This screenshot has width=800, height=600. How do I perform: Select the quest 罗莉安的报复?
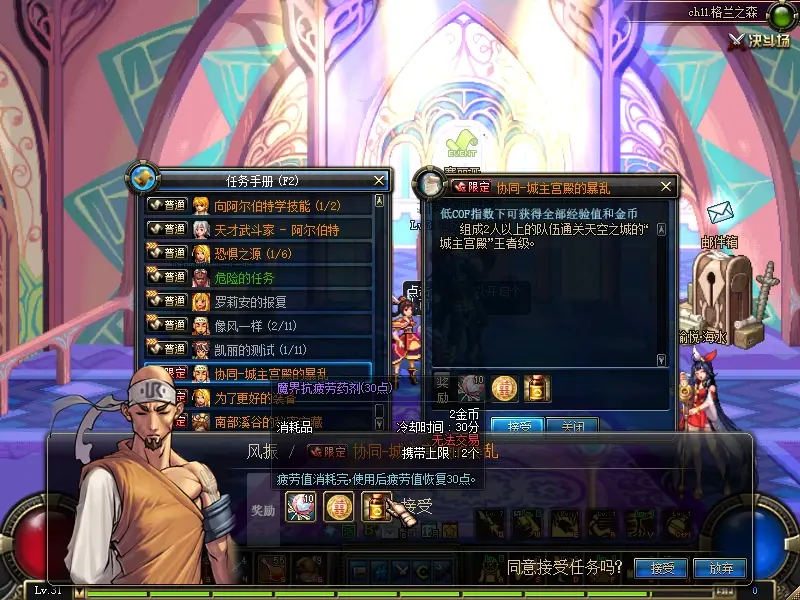pyautogui.click(x=251, y=301)
